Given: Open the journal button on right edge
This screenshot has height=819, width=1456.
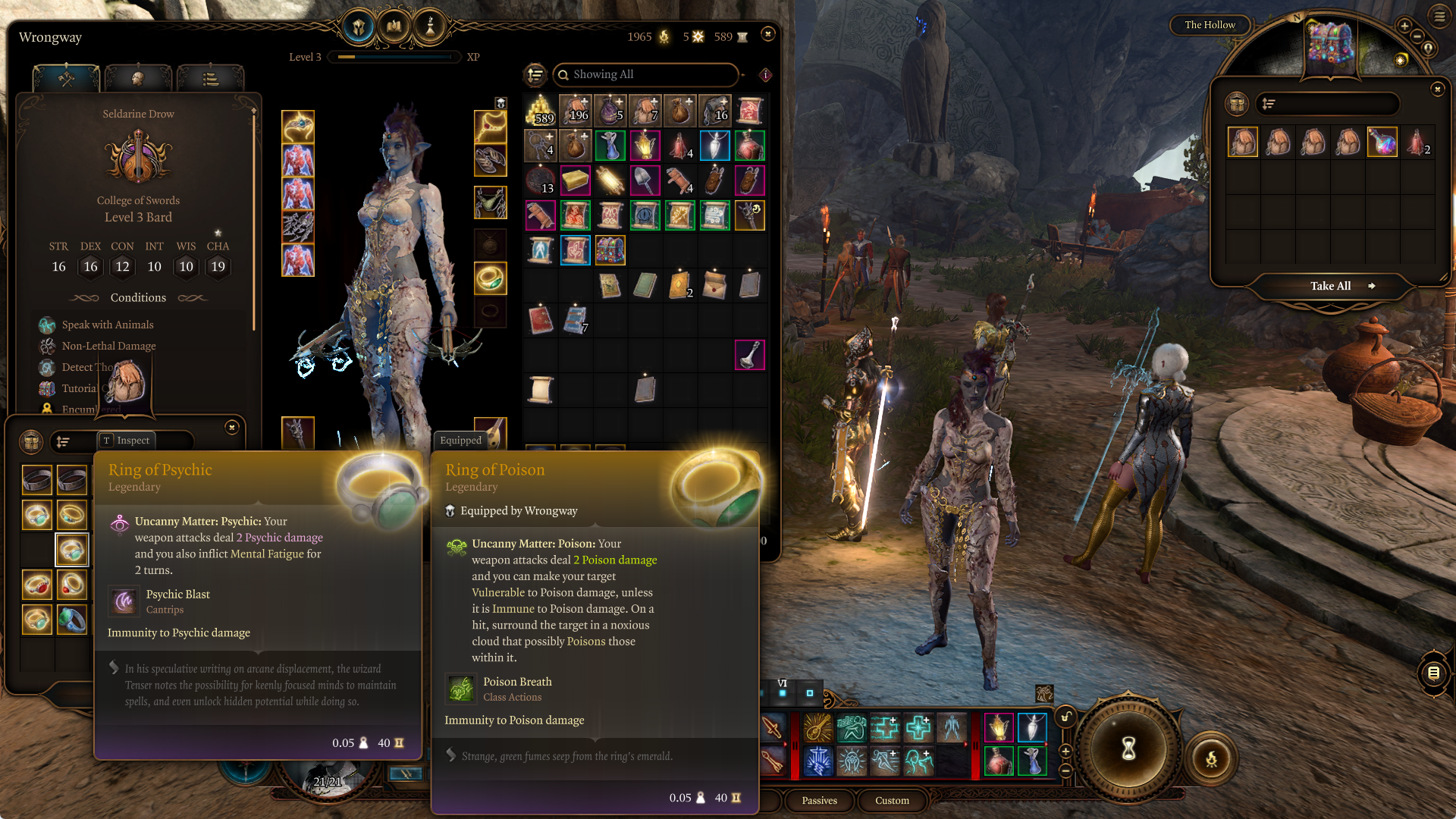Looking at the screenshot, I should click(x=1433, y=673).
